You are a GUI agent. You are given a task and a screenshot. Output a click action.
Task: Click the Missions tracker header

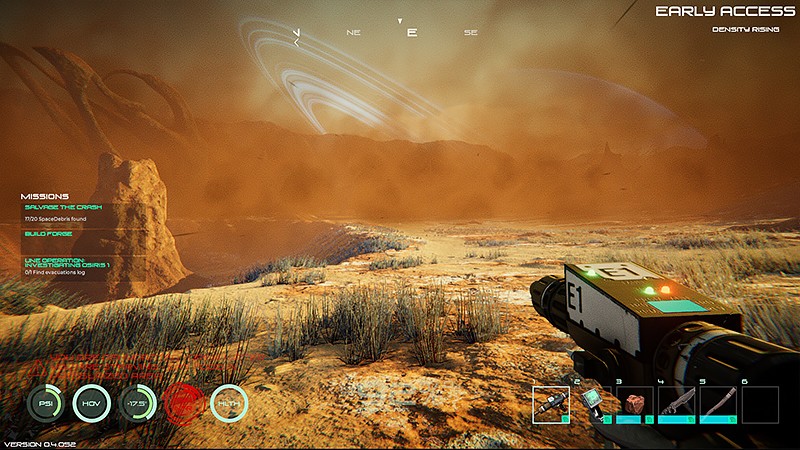[x=45, y=196]
